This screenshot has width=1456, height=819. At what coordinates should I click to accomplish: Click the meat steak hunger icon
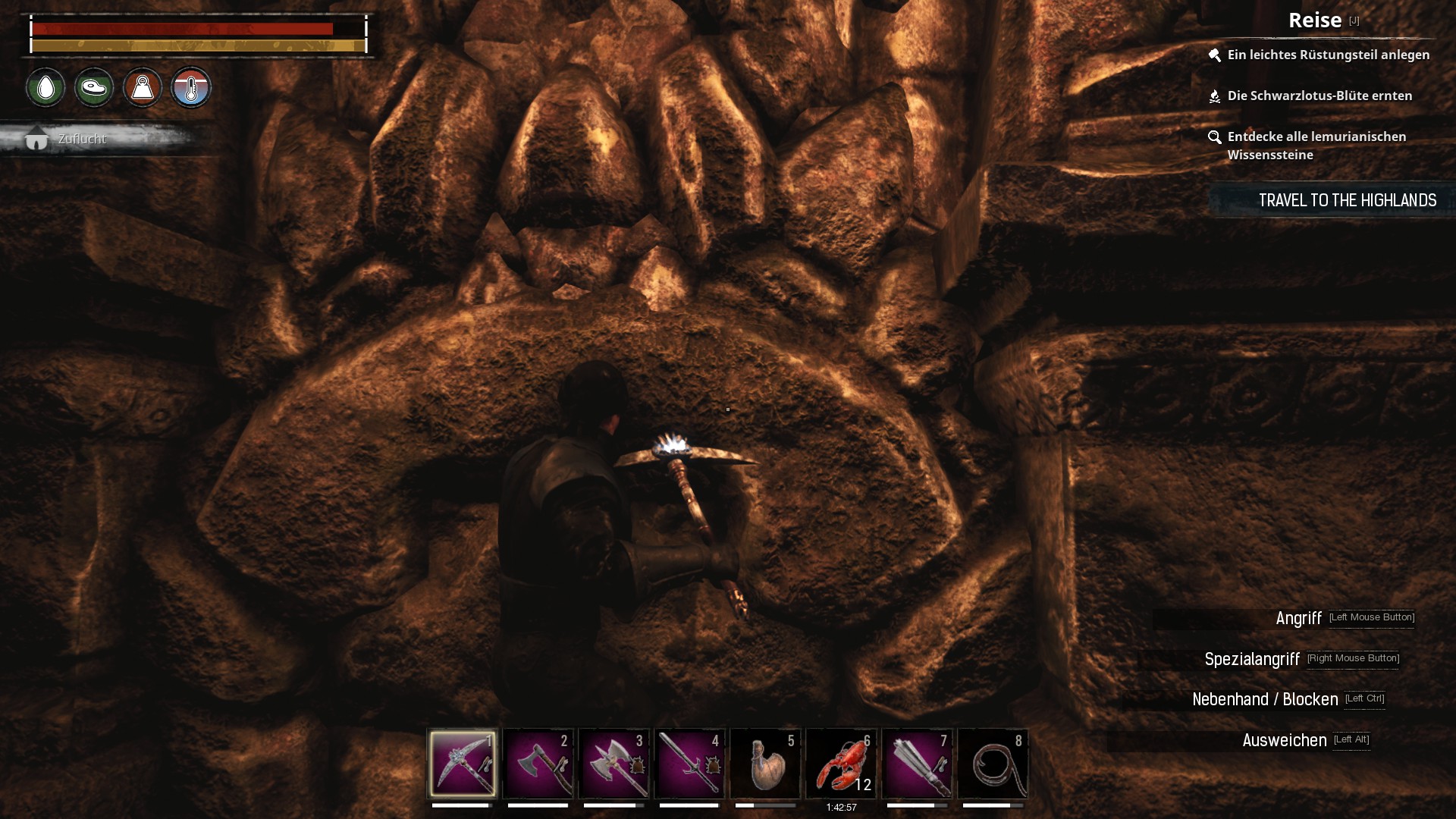coord(94,88)
